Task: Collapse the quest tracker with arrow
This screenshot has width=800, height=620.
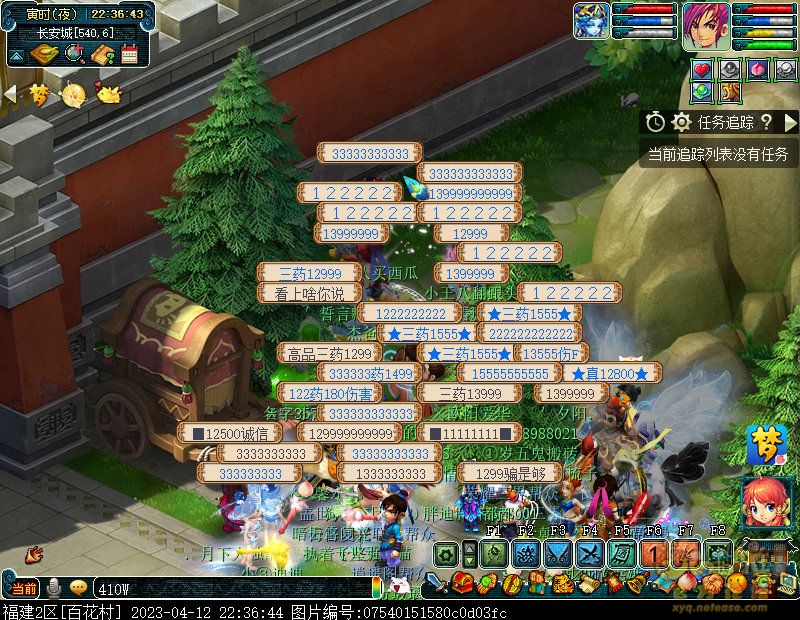Action: click(x=791, y=122)
